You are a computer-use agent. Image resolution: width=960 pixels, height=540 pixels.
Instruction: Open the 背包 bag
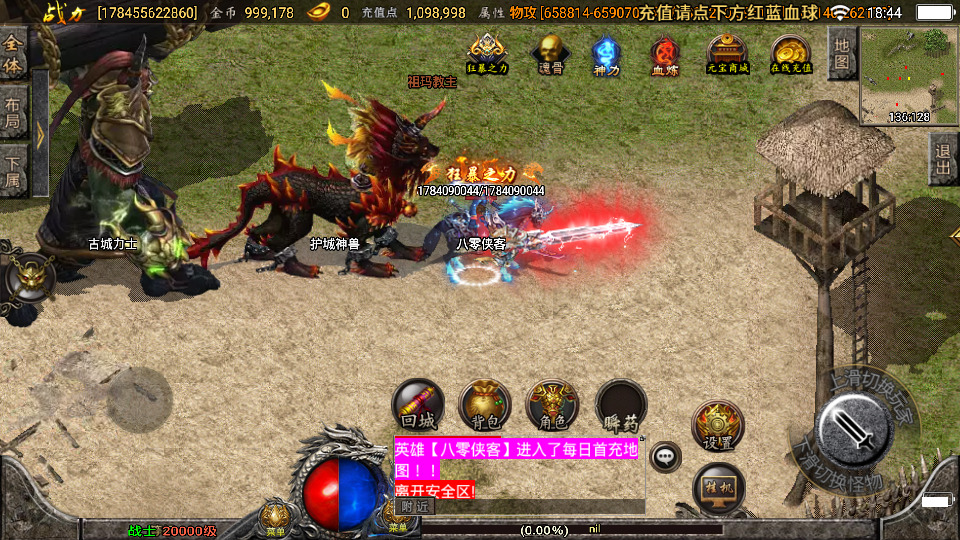(x=485, y=405)
